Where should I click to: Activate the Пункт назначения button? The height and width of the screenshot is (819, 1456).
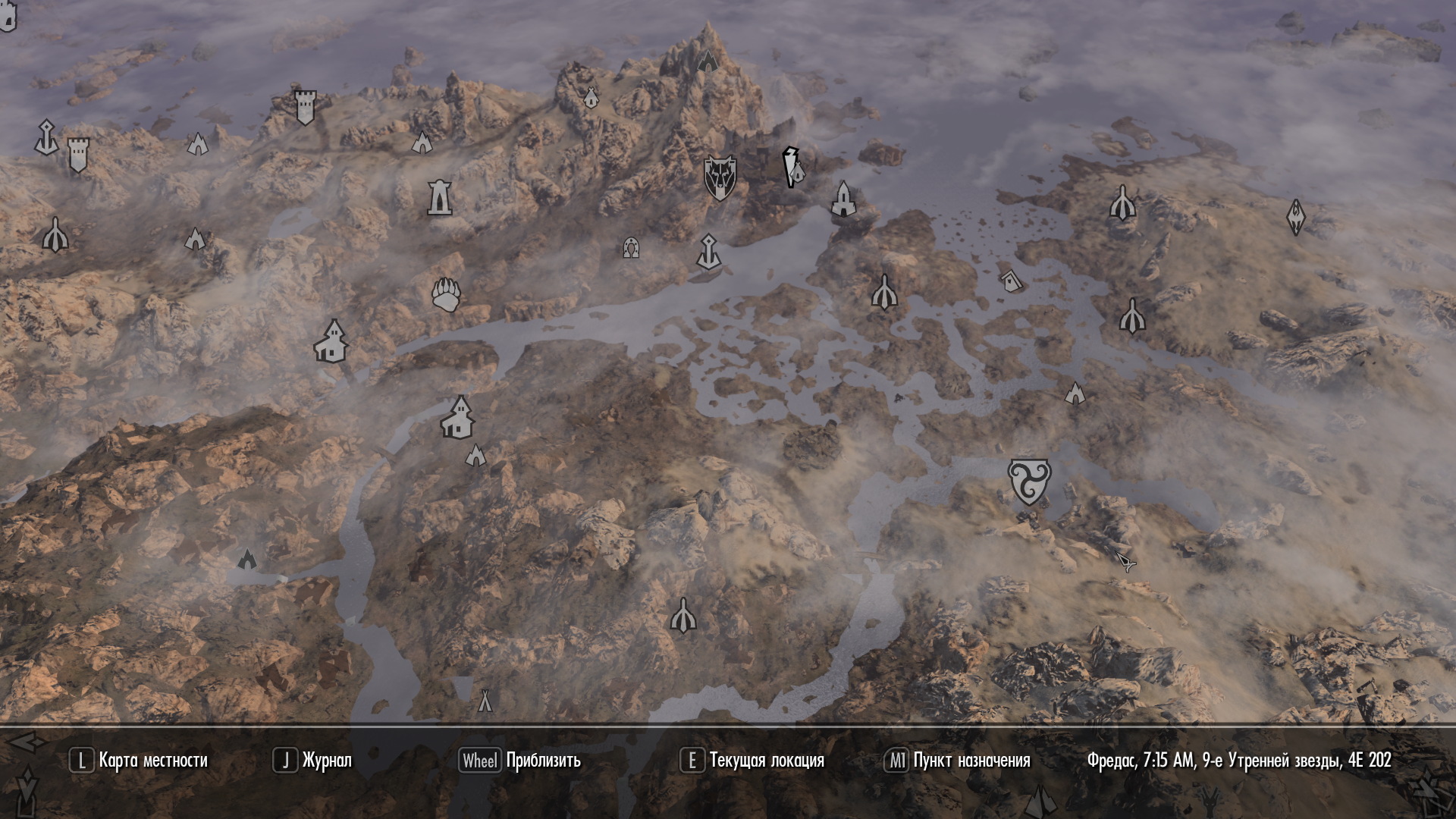click(957, 761)
